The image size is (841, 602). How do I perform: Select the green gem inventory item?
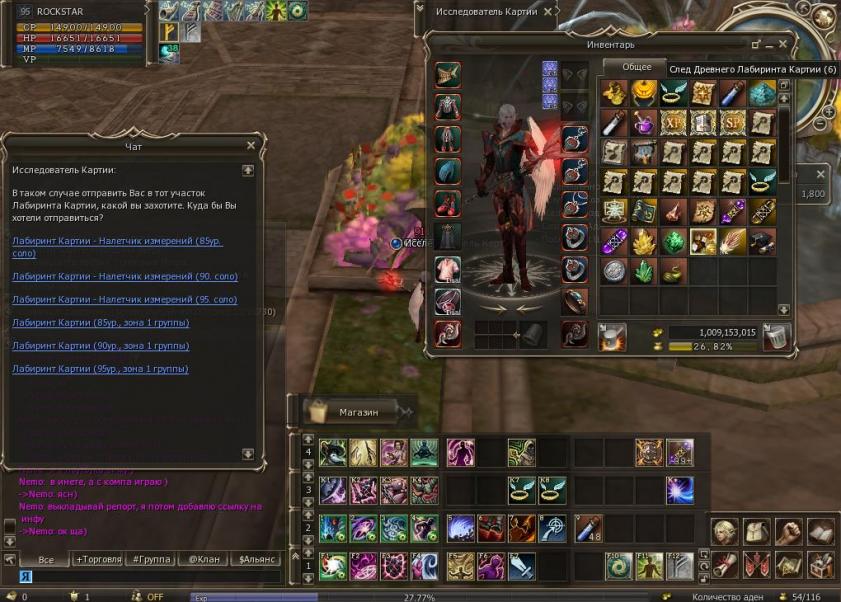point(672,240)
